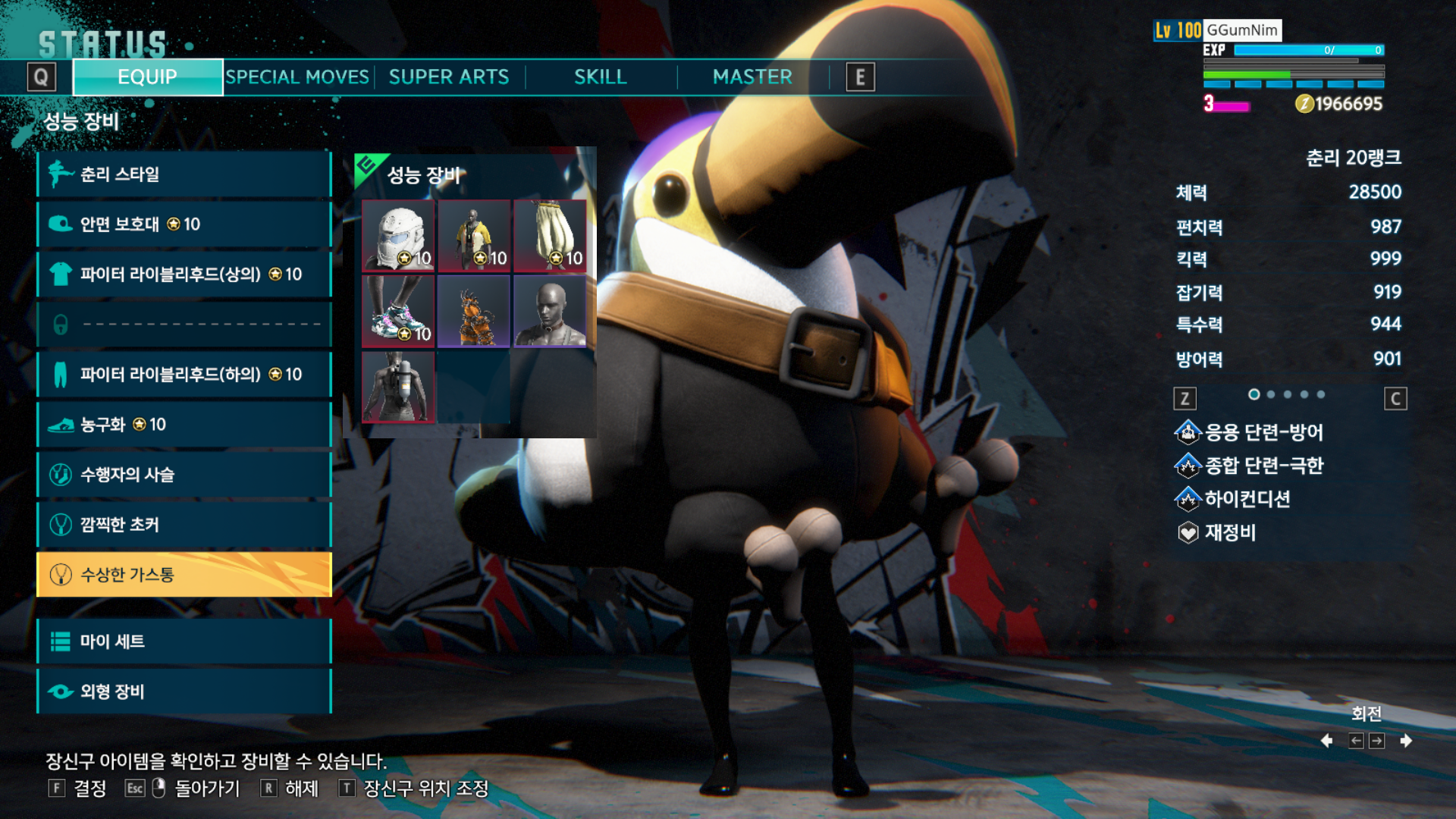Select the 춘리 스타일 menu entry
1456x819 pixels.
(x=184, y=174)
